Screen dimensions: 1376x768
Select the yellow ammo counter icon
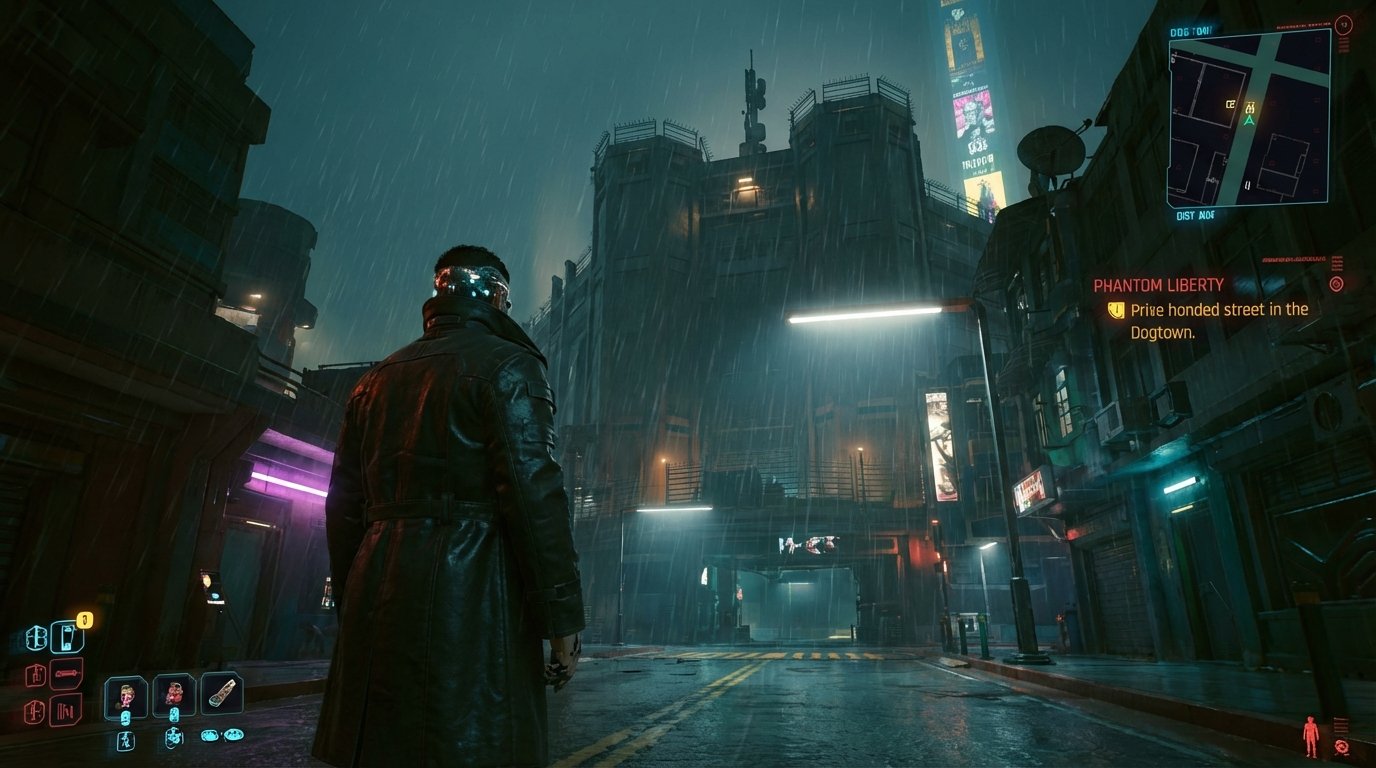point(83,619)
